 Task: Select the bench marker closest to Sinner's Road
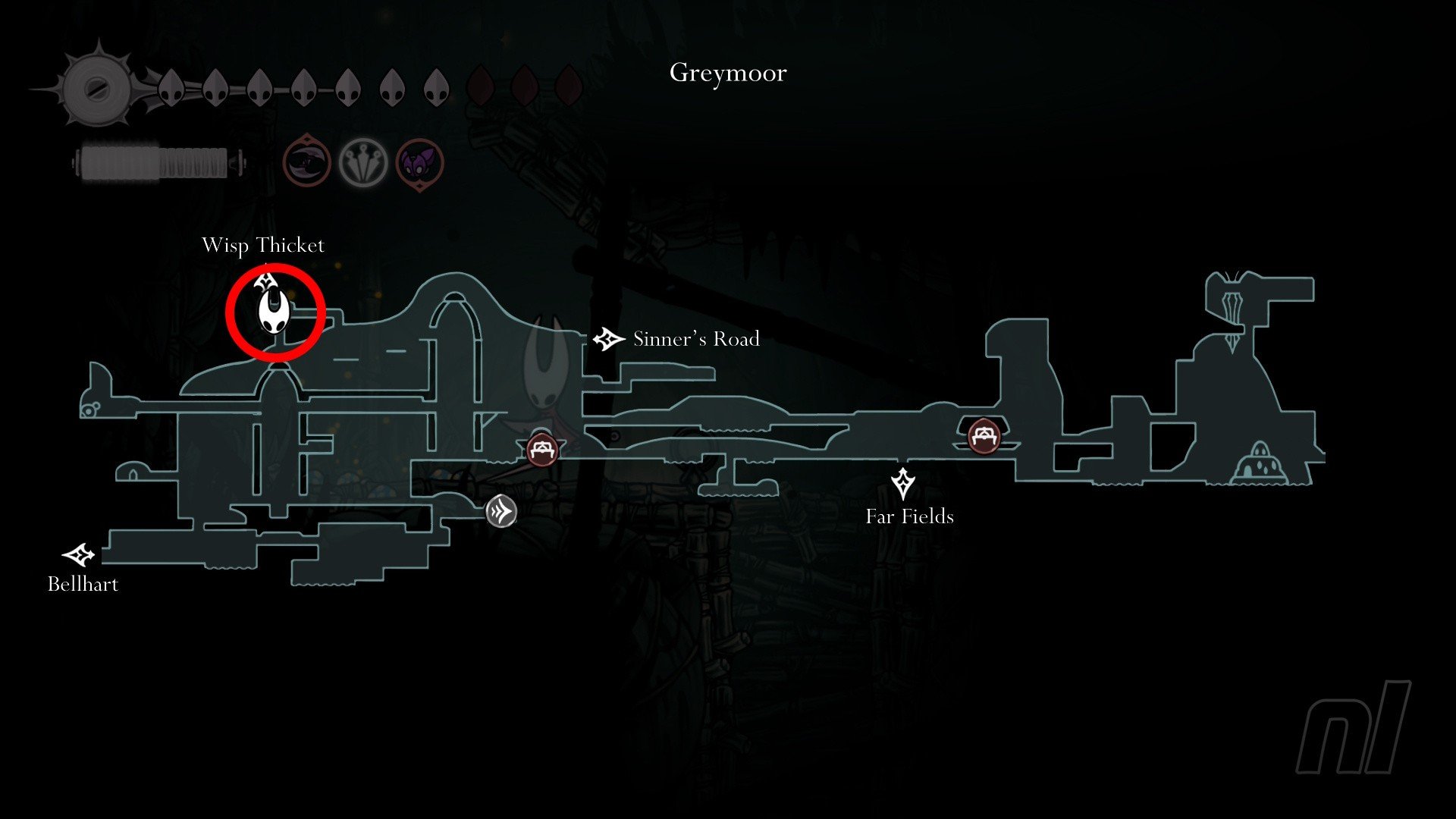(542, 450)
